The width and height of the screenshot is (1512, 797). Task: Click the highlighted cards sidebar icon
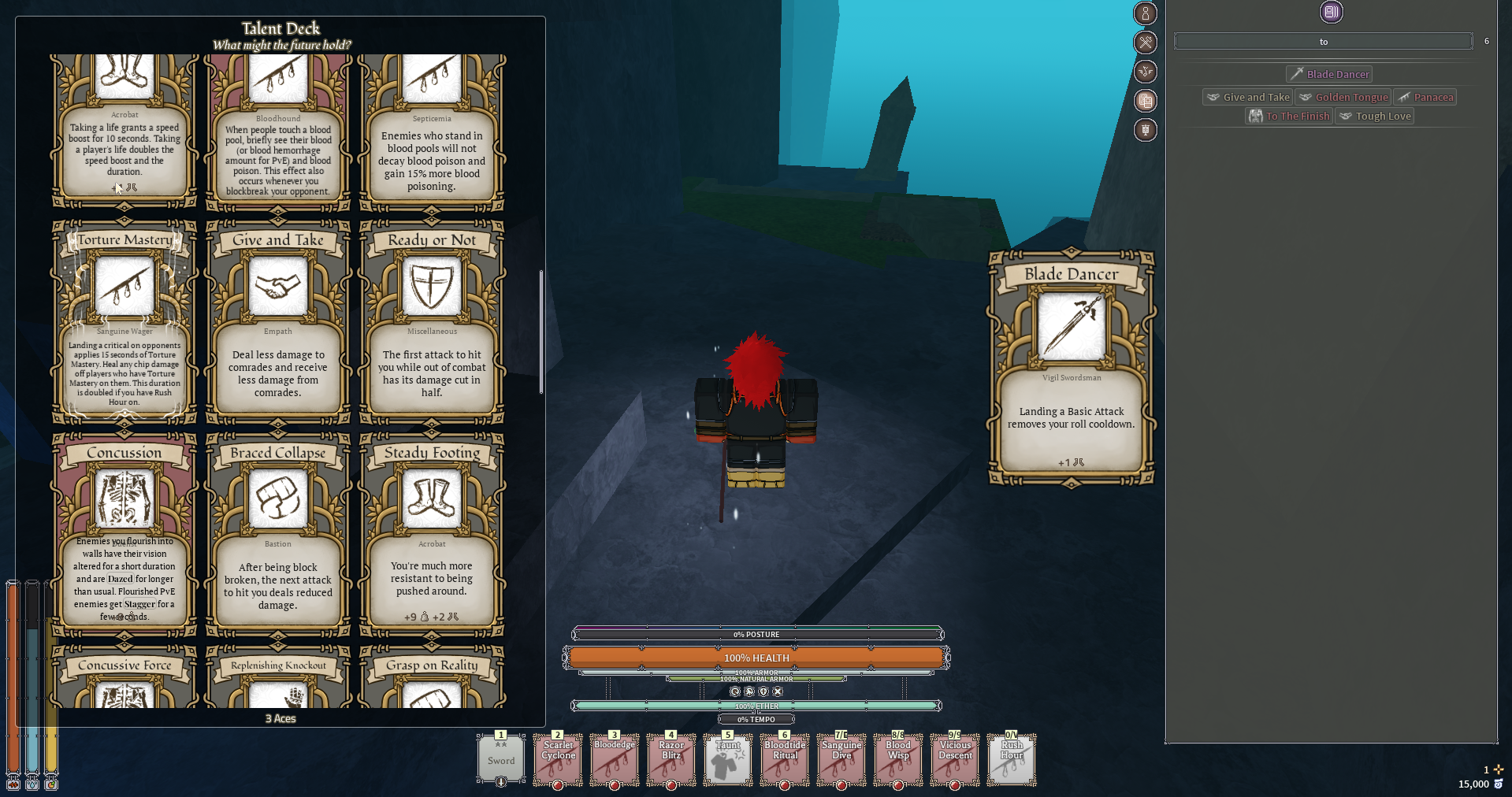click(x=1145, y=101)
